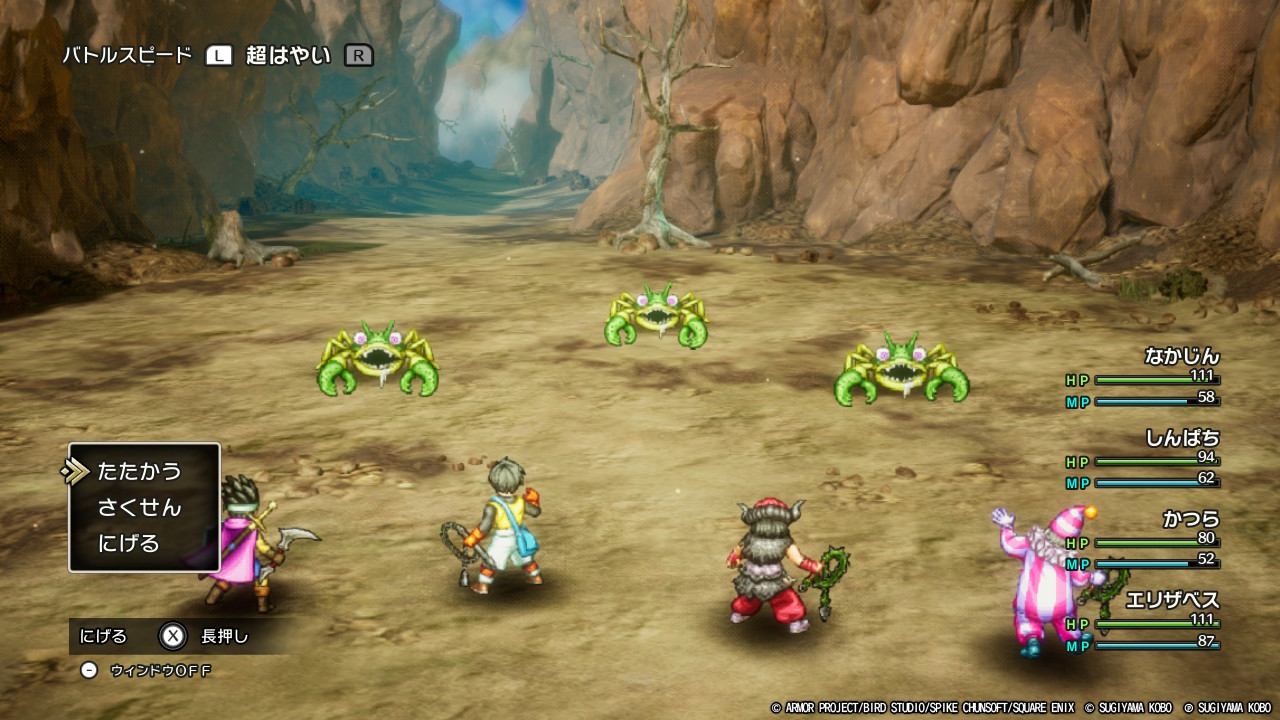1280x720 pixels.
Task: Select the たたかう (Fight) command
Action: 139,471
